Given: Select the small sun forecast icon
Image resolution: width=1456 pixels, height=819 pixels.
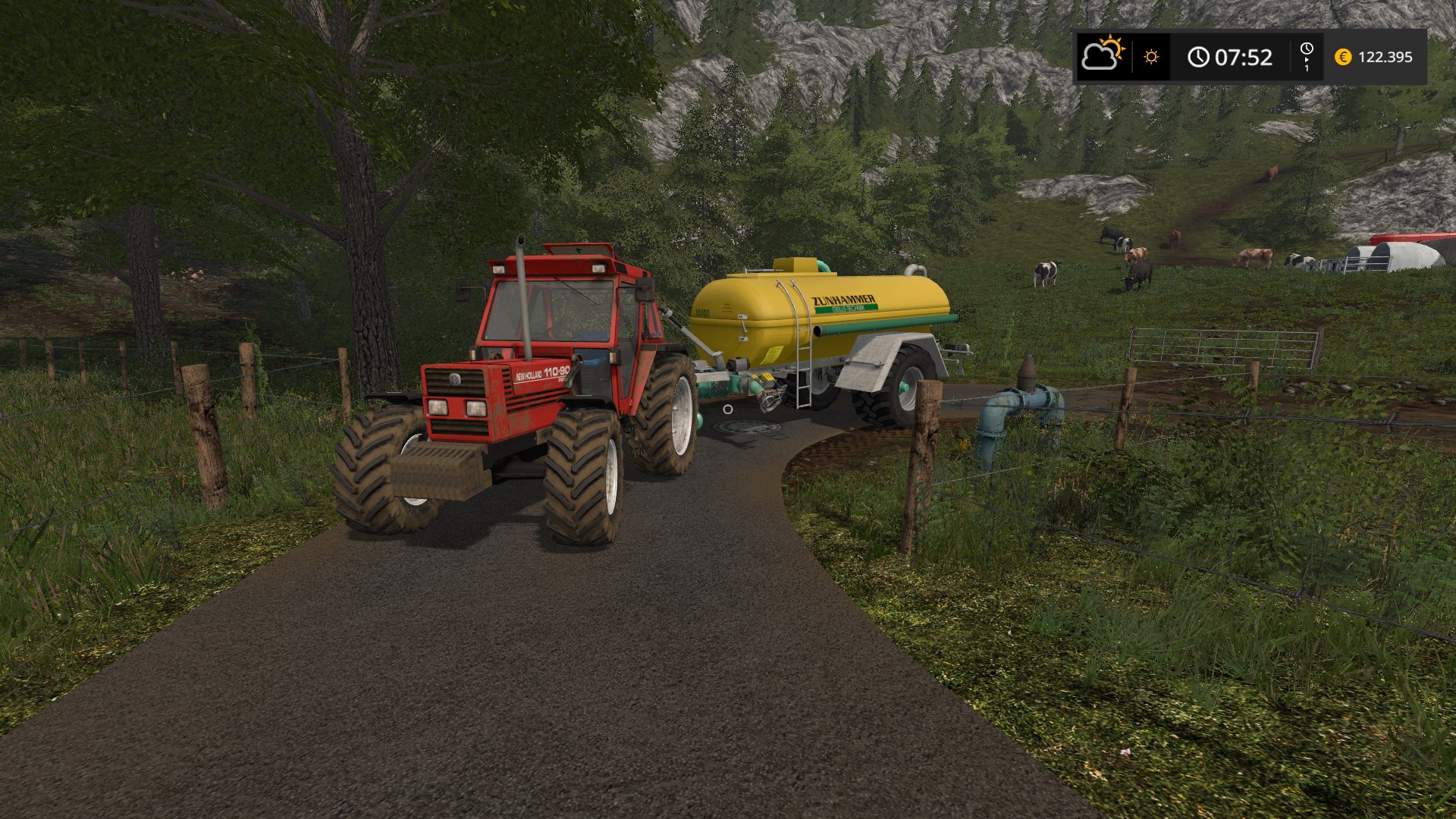Looking at the screenshot, I should (x=1151, y=57).
